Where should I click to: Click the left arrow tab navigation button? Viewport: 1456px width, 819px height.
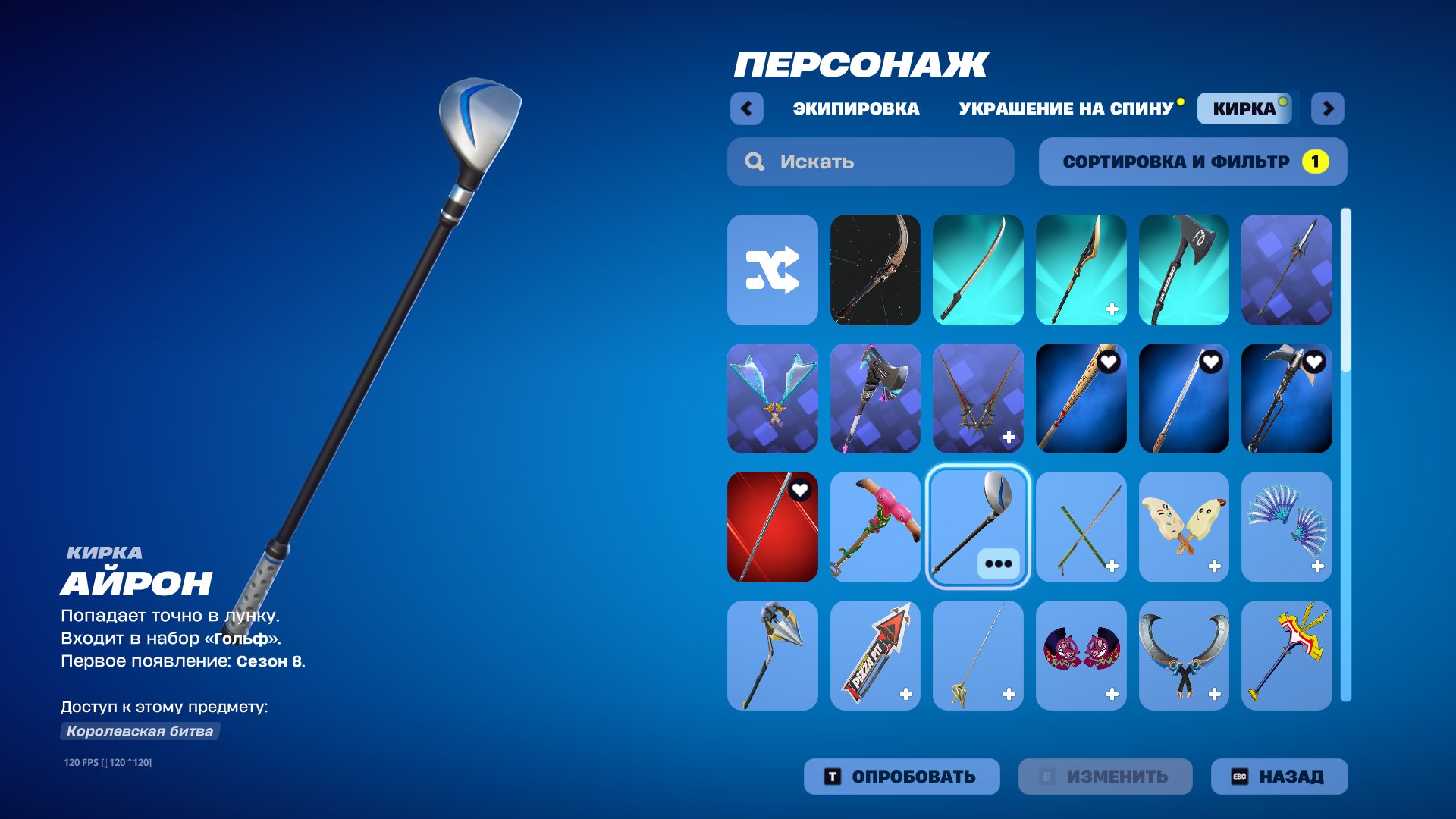pos(746,108)
